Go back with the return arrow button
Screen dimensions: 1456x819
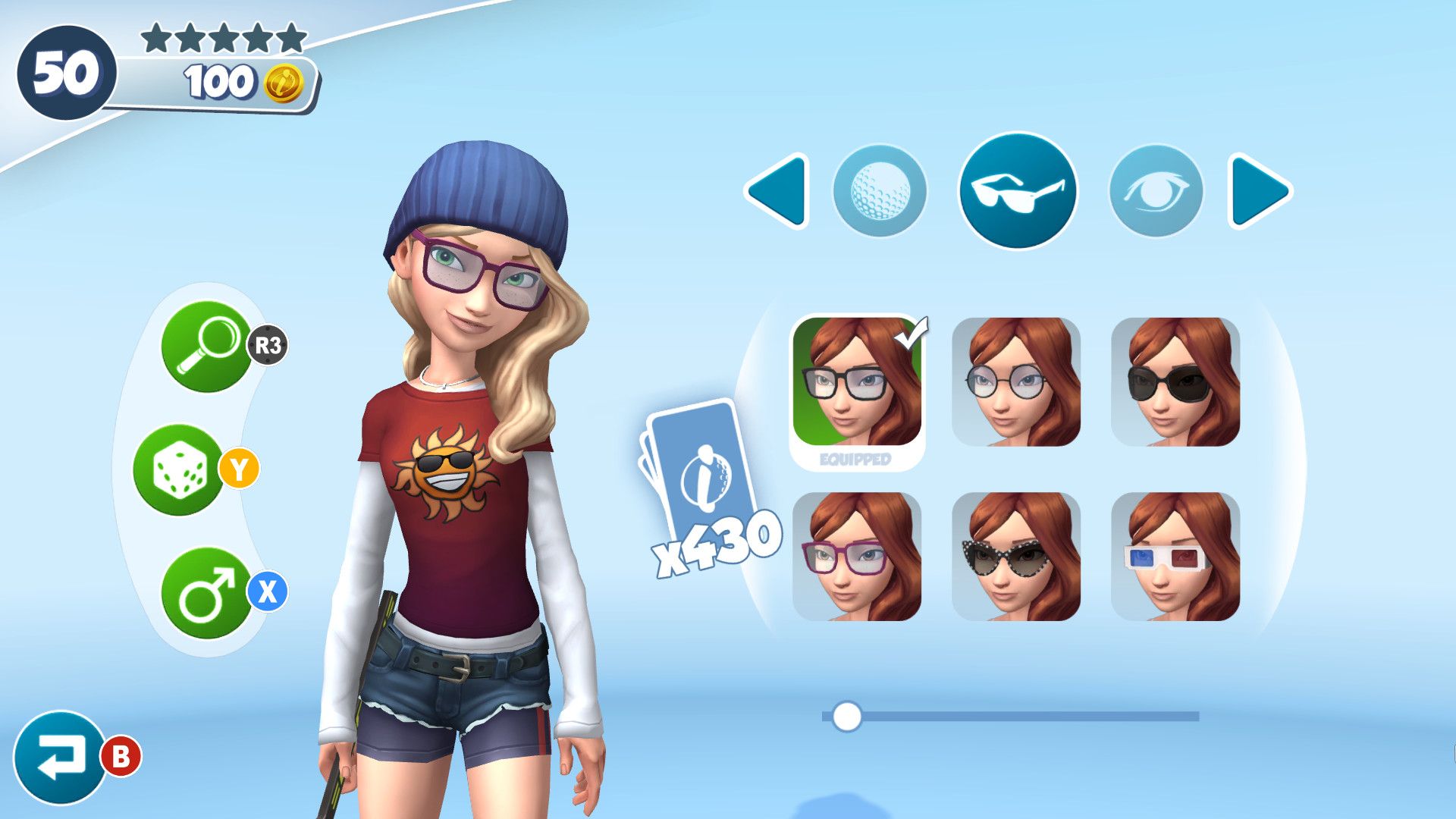(59, 757)
